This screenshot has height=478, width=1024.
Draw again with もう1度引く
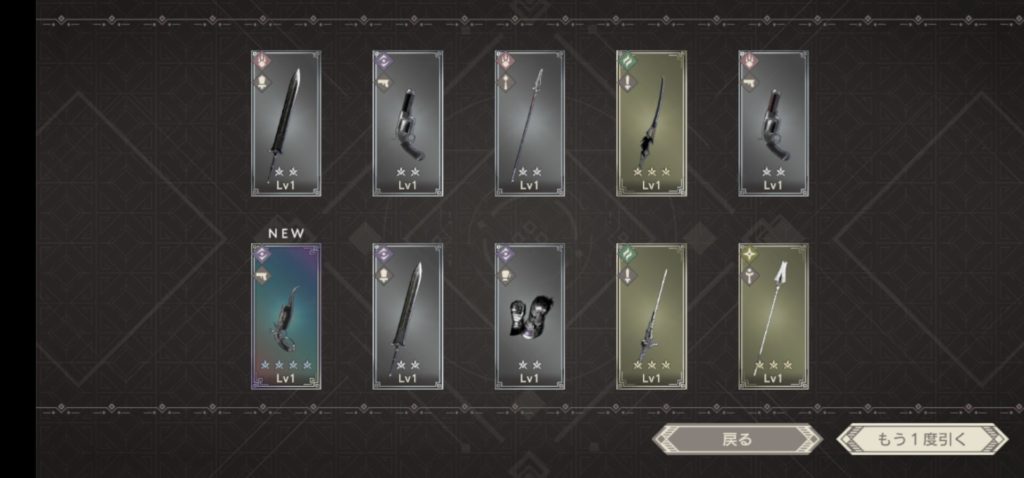click(x=922, y=439)
